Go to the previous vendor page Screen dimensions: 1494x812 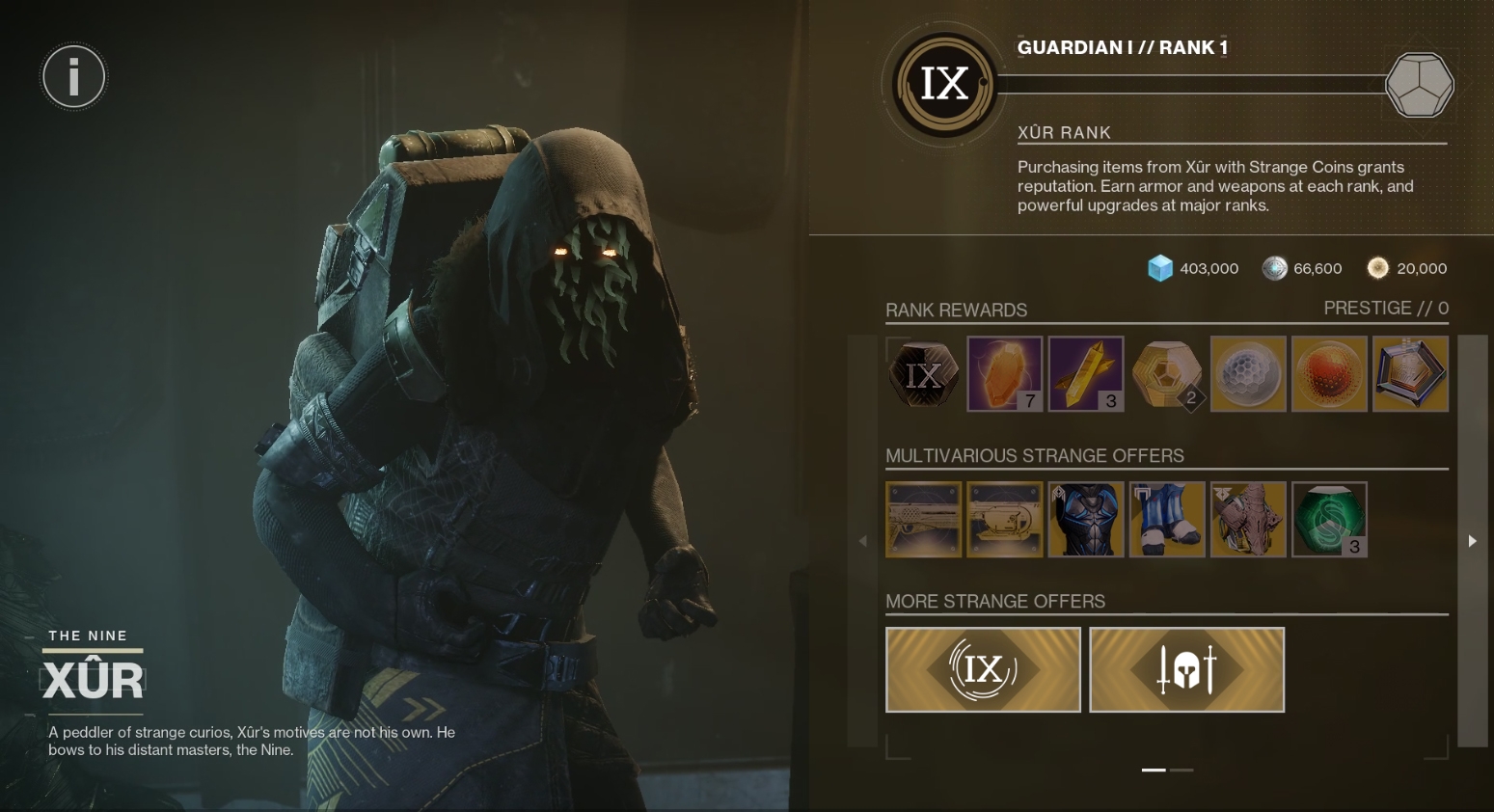click(862, 541)
